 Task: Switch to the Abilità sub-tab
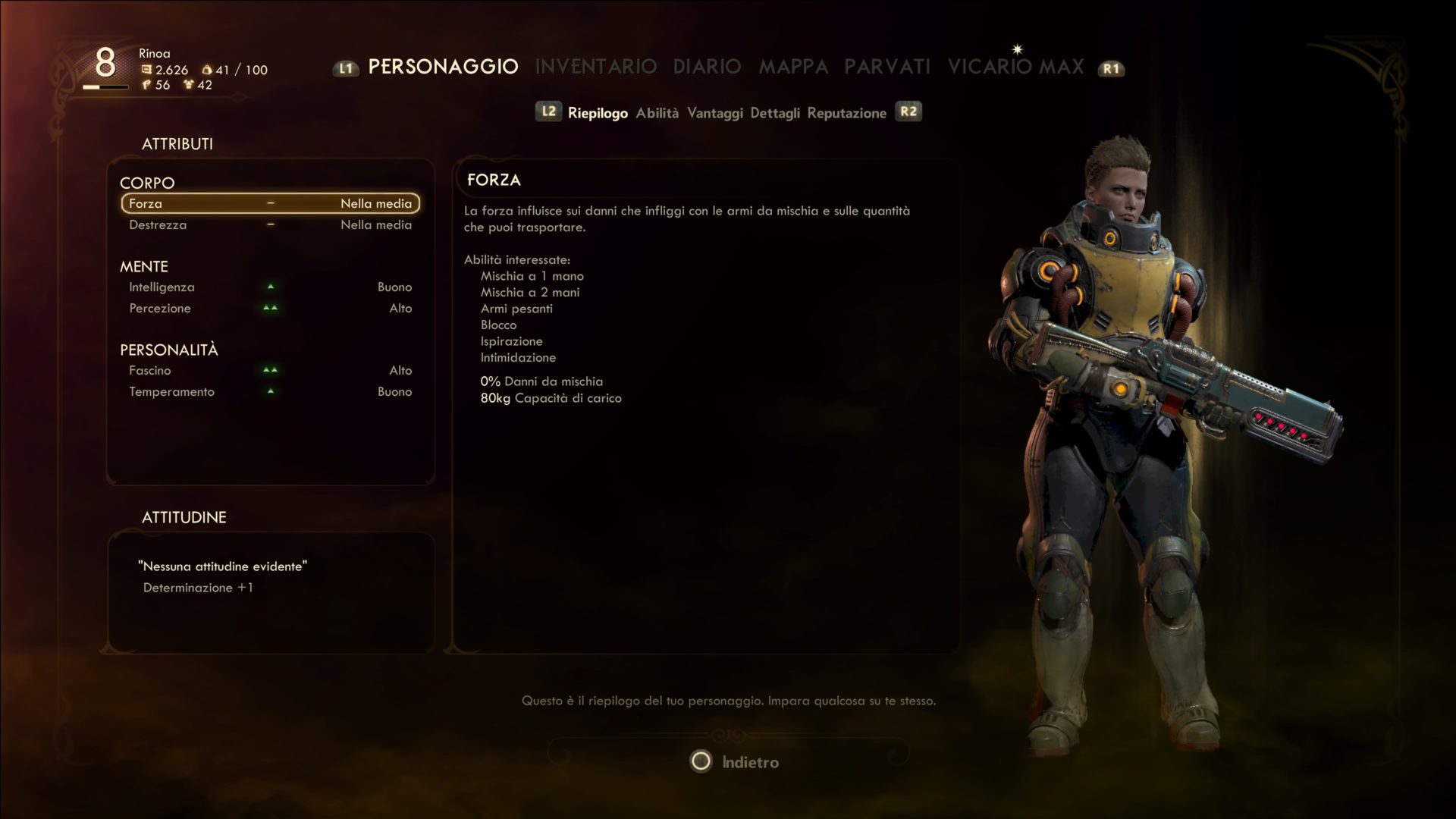coord(657,113)
